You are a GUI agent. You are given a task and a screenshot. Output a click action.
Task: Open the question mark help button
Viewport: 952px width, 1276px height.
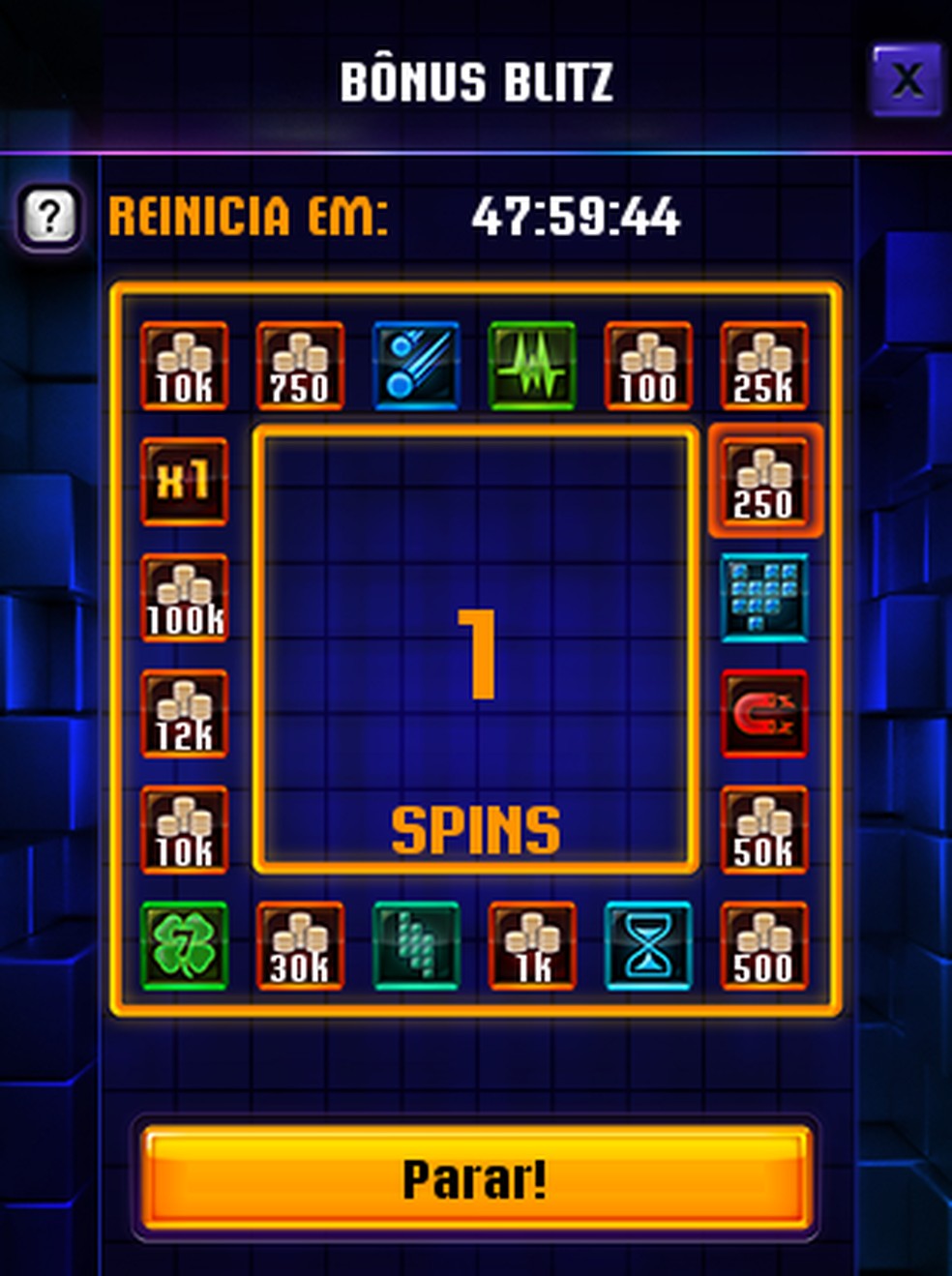(49, 215)
